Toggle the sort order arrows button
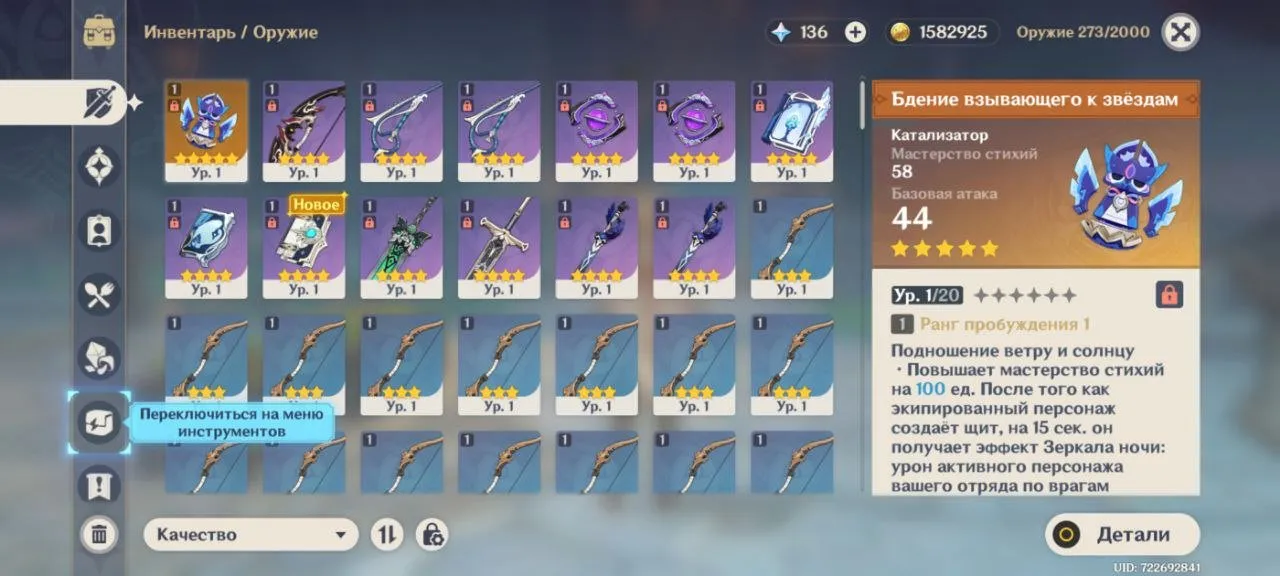The width and height of the screenshot is (1280, 576). (387, 534)
